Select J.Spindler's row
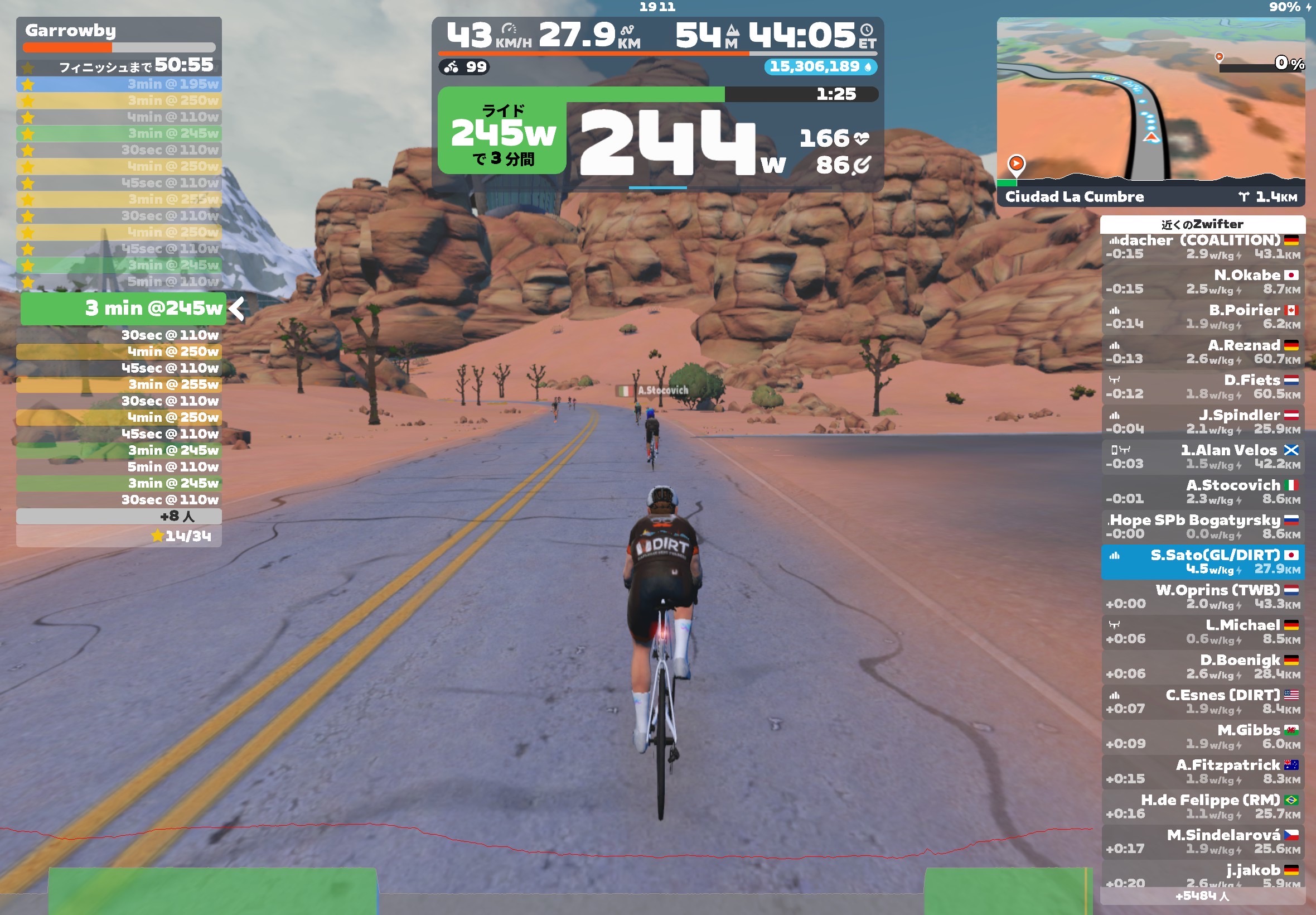 coord(1202,422)
